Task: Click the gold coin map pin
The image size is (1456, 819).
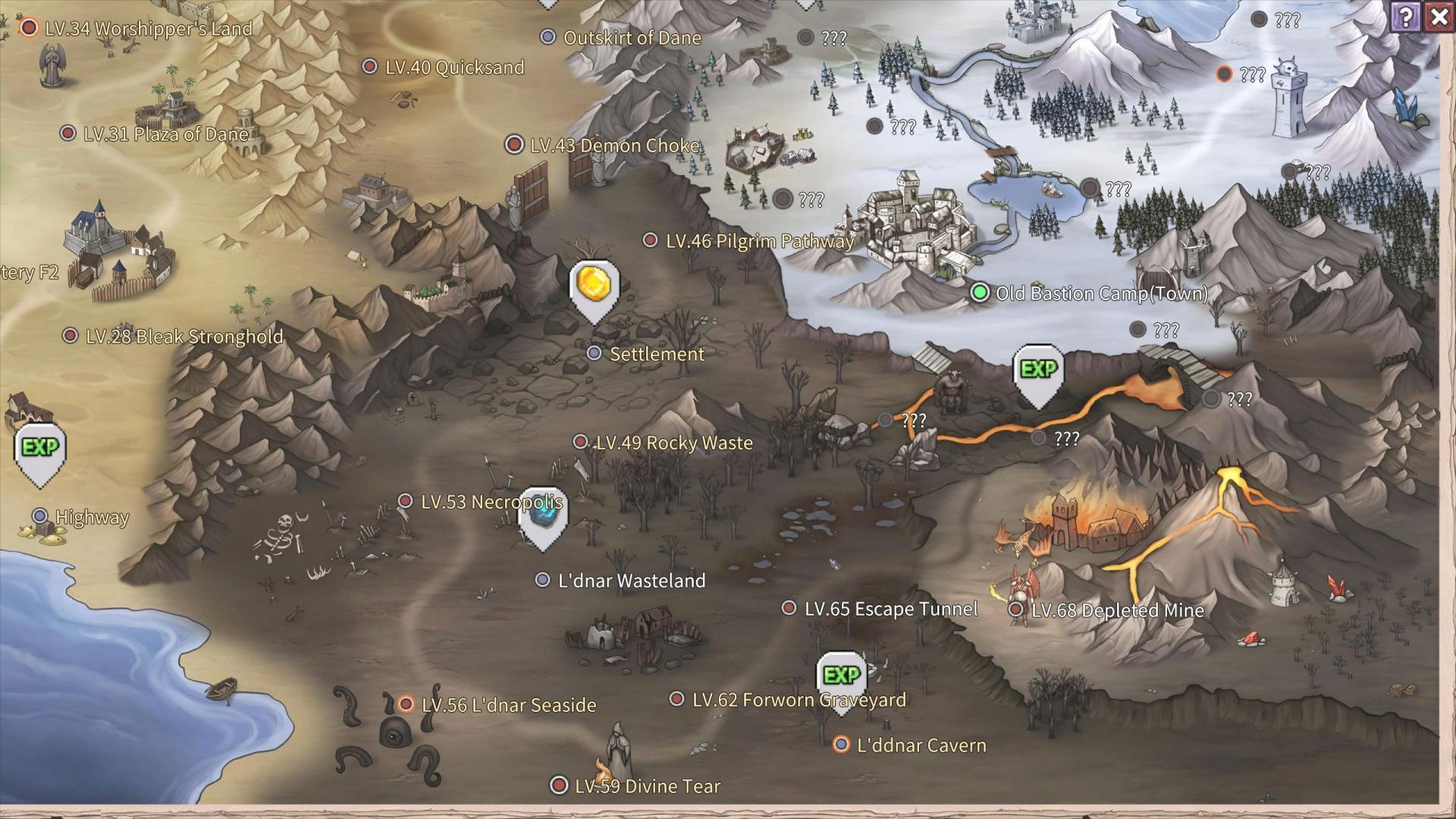Action: pyautogui.click(x=594, y=287)
